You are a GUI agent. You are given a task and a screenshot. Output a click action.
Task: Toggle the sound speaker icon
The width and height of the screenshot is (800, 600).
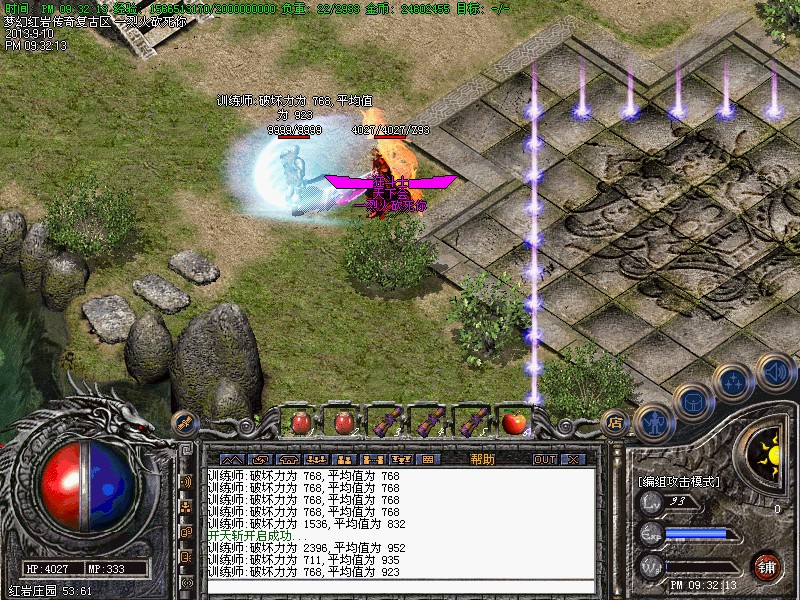pos(774,371)
